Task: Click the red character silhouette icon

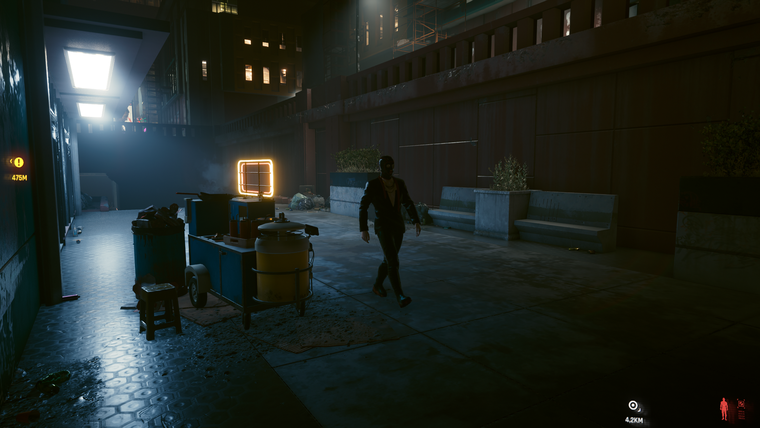Action: point(724,408)
